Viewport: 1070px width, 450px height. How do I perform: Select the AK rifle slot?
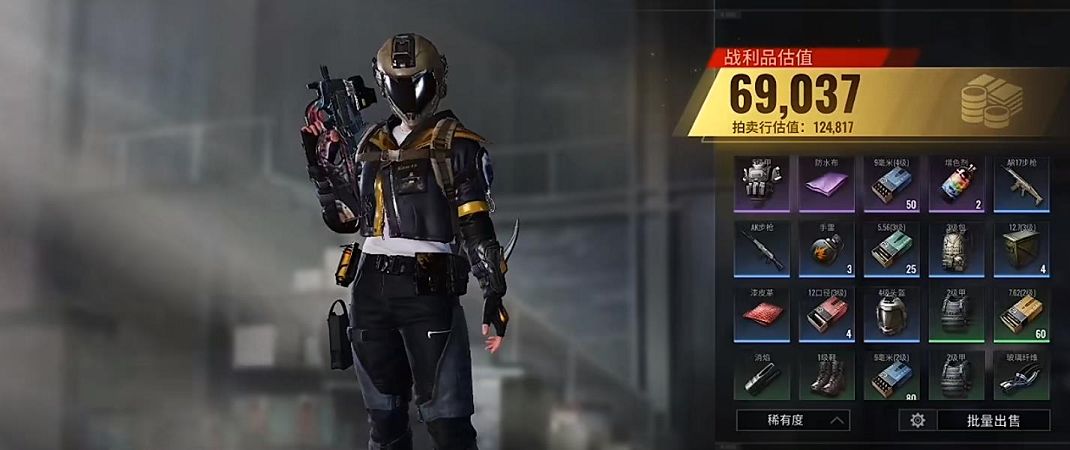point(761,248)
